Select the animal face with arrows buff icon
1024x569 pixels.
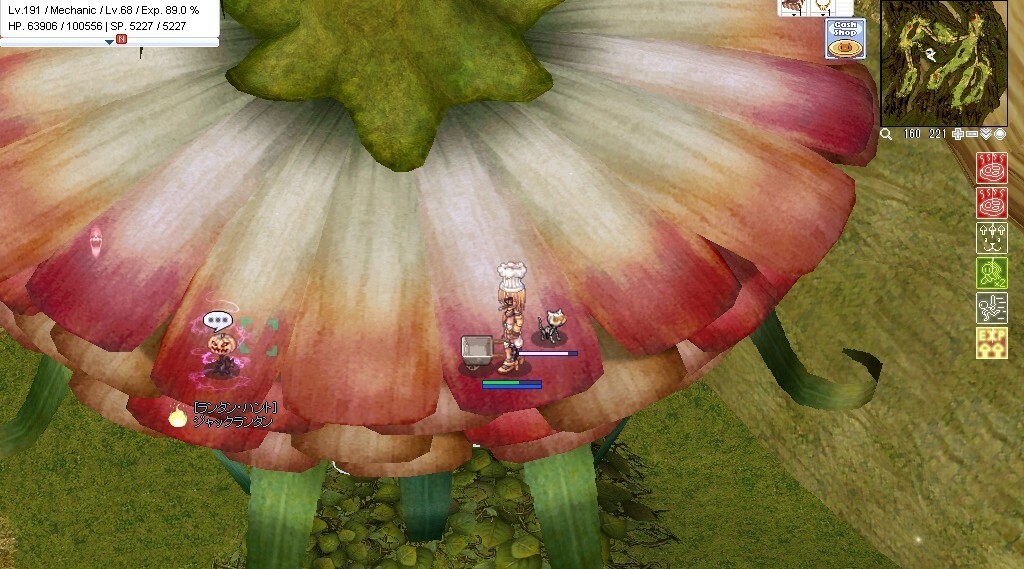click(x=991, y=238)
